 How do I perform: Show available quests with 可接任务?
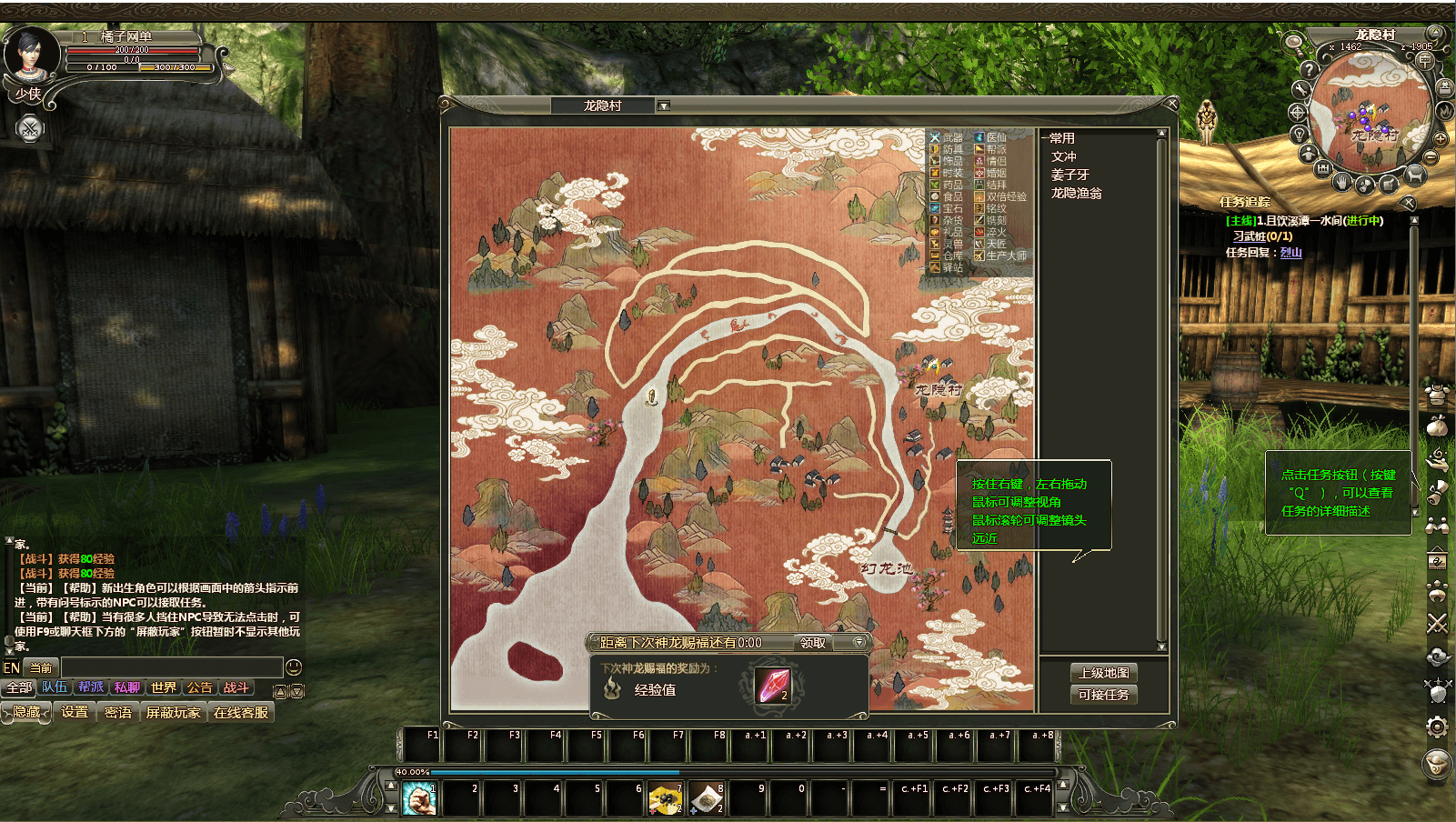[x=1104, y=695]
